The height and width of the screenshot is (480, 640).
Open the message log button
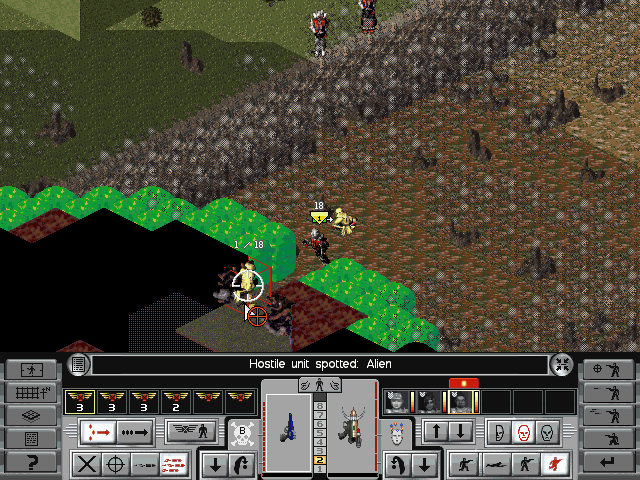[30, 438]
